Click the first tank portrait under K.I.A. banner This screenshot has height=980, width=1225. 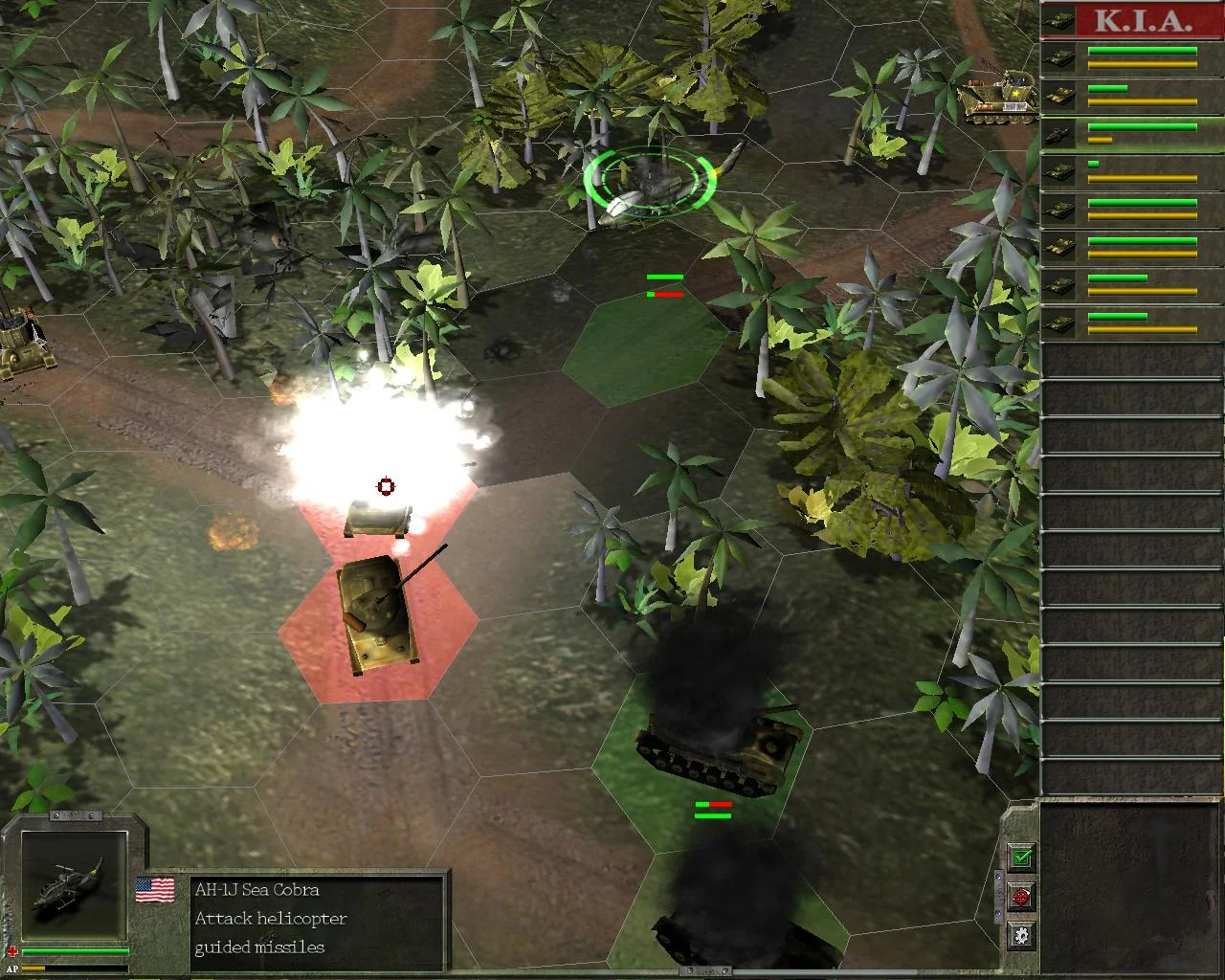1059,57
